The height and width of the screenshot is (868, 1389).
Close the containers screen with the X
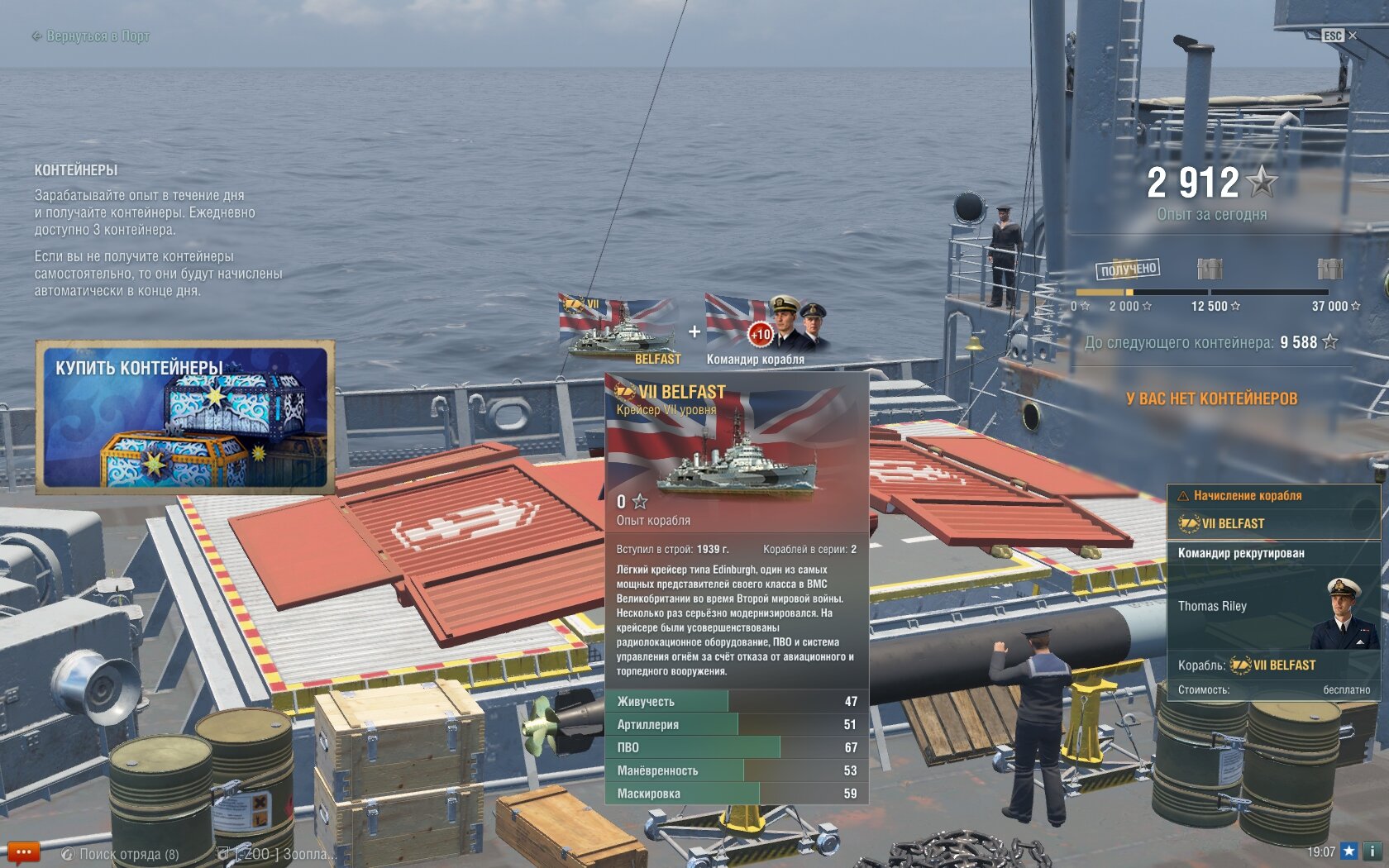1353,36
